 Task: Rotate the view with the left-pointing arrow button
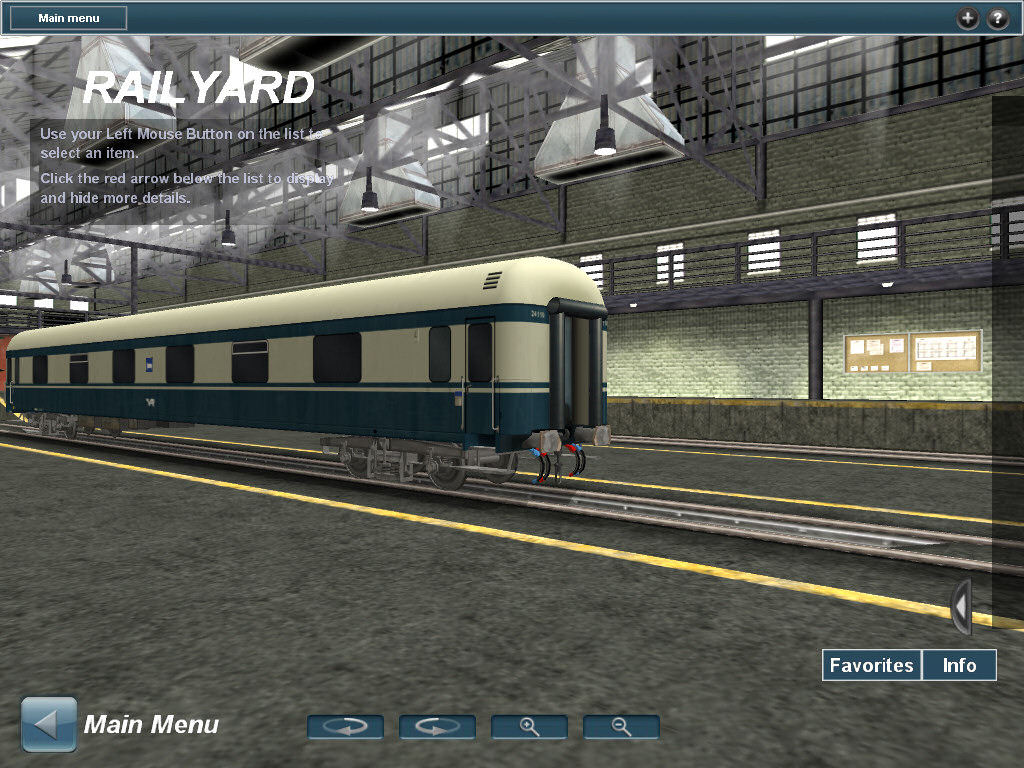click(345, 727)
